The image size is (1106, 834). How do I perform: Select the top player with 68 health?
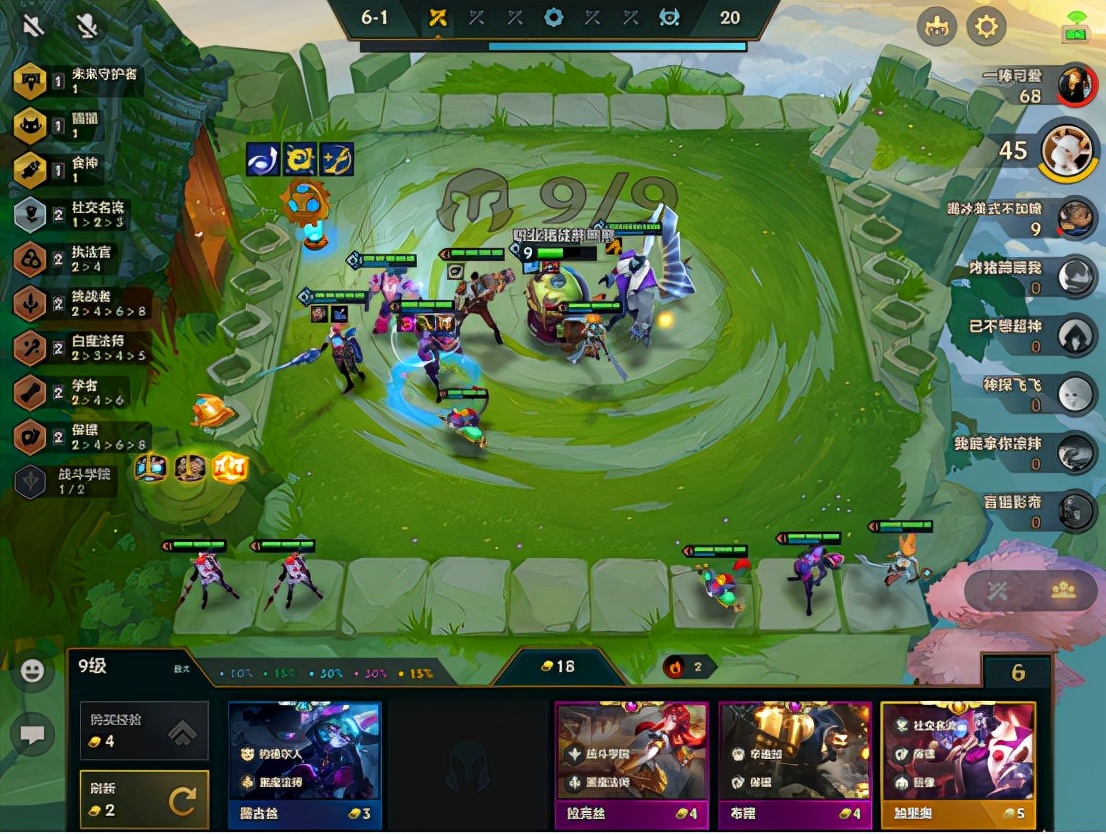coord(1074,85)
